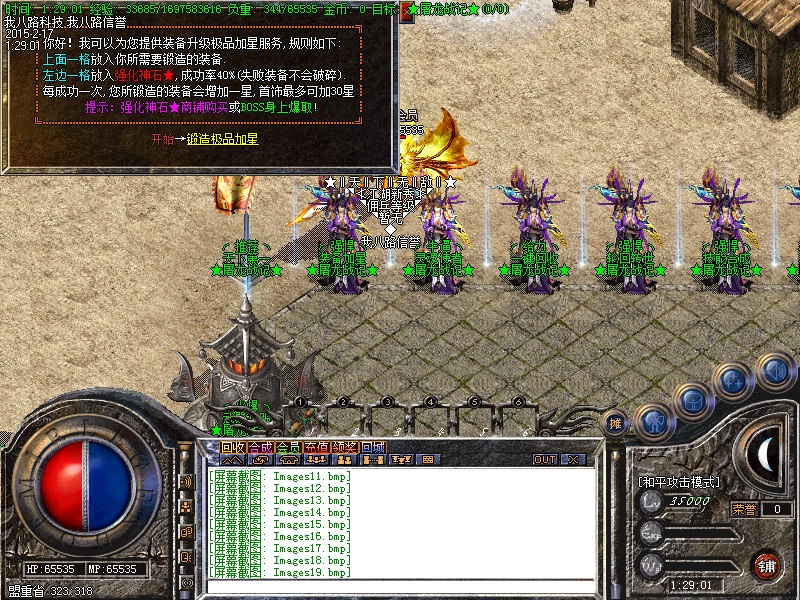Use the 回城 return-to-town tab

click(372, 447)
